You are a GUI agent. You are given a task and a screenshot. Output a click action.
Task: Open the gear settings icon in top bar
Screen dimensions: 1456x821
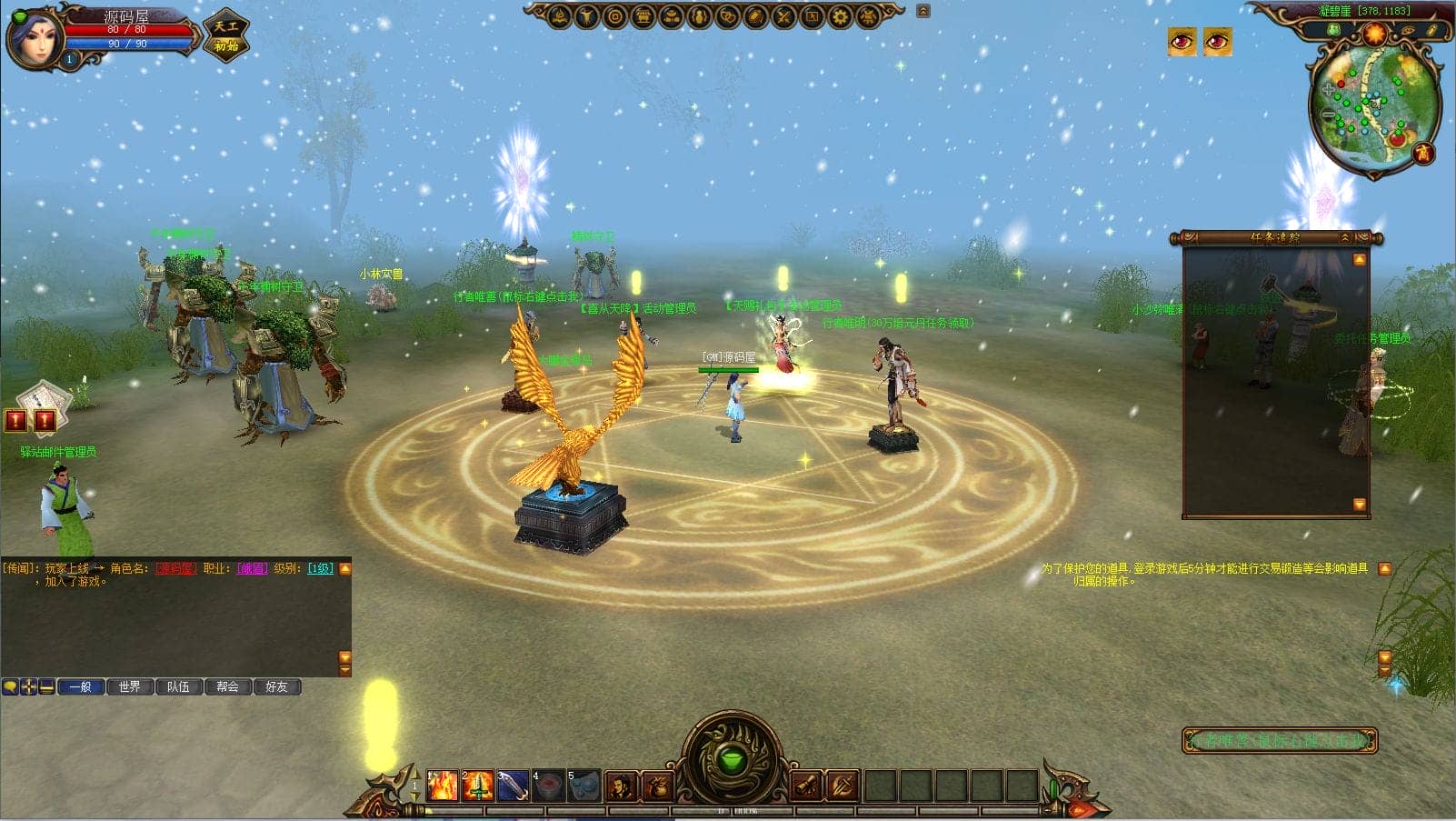click(x=841, y=15)
